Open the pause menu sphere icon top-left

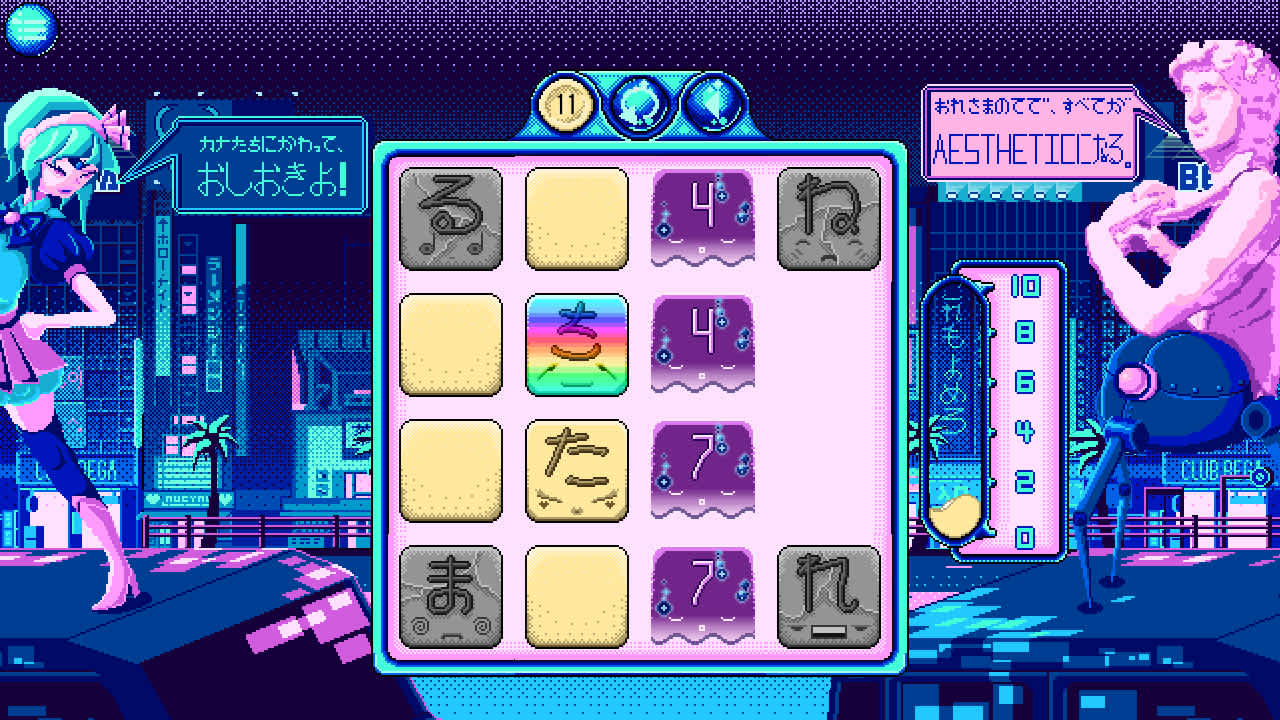click(x=30, y=28)
